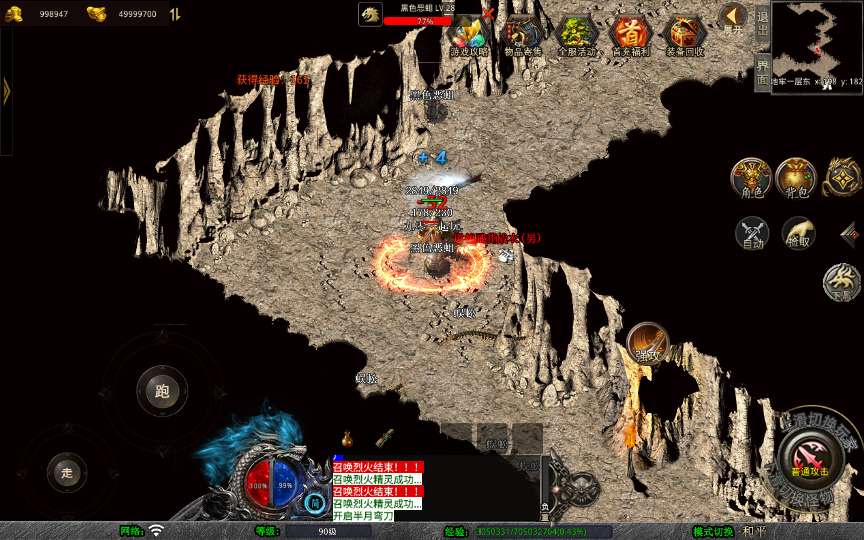Tap the 跑 run joystick button
The width and height of the screenshot is (864, 540).
tap(161, 391)
